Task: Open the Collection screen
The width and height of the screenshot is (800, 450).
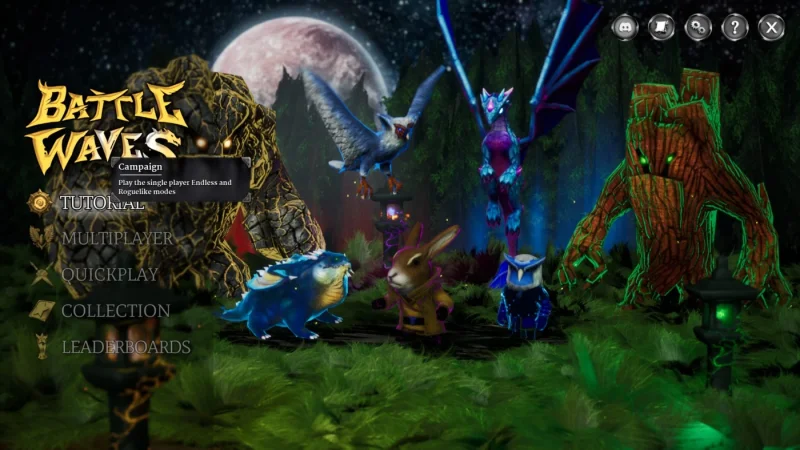Action: point(115,311)
